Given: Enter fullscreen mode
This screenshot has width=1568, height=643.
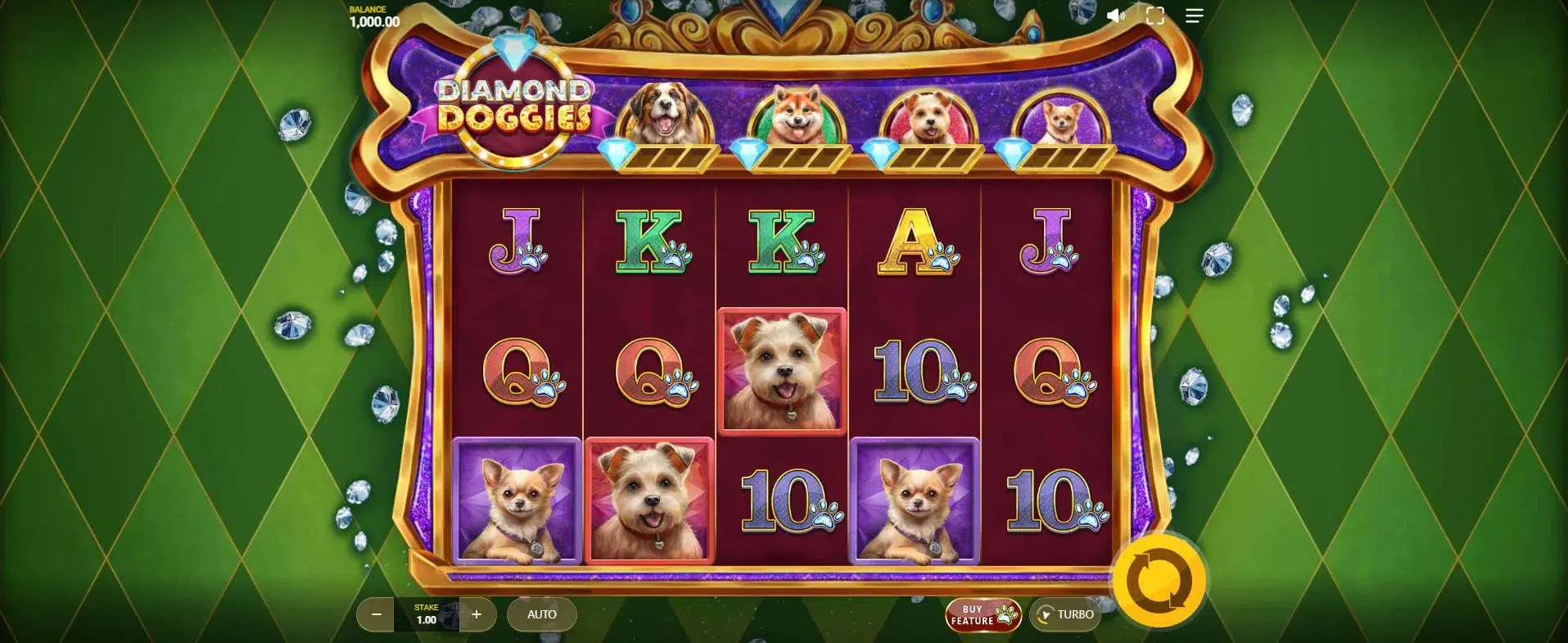Looking at the screenshot, I should 1155,16.
